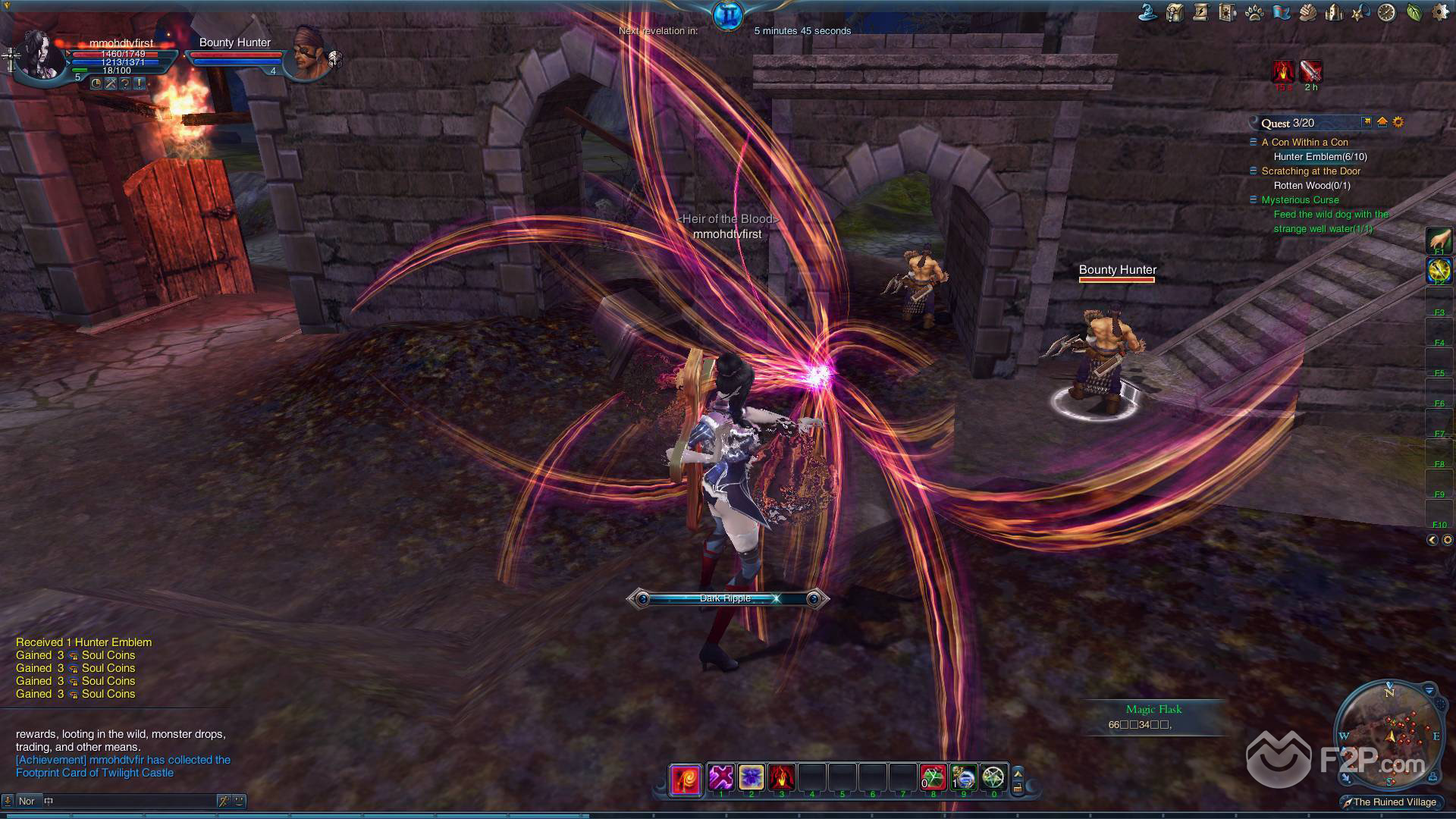Screen dimensions: 1456x819
Task: Activate the purple cross skill in slot 1
Action: (x=720, y=777)
